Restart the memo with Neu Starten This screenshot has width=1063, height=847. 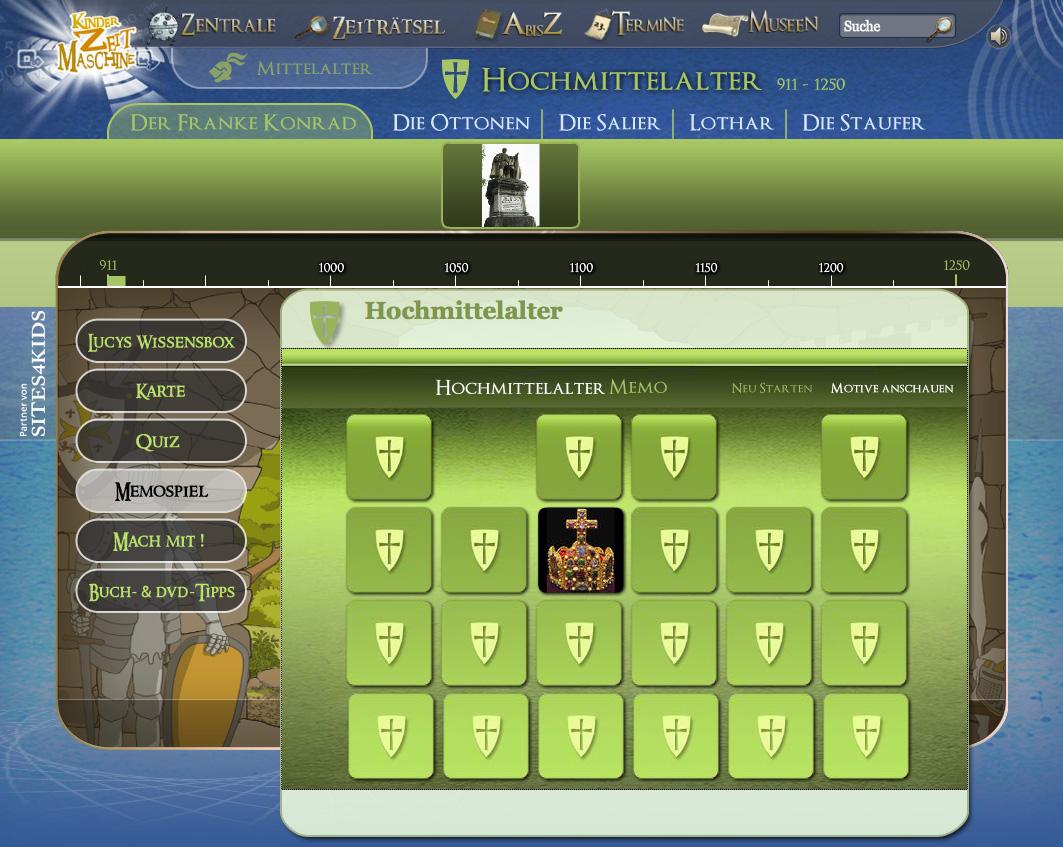pos(771,388)
